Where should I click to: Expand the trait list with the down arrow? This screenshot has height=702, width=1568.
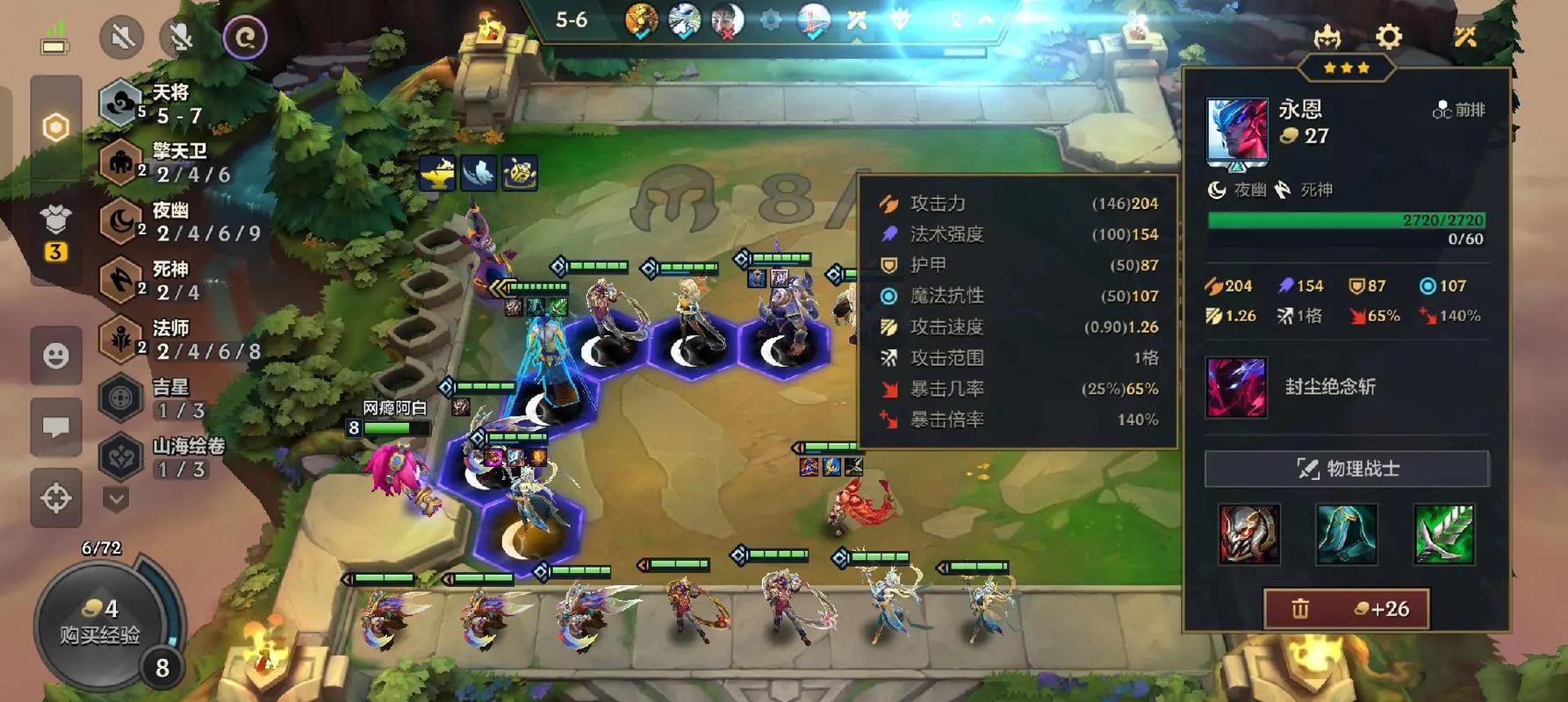[x=116, y=500]
